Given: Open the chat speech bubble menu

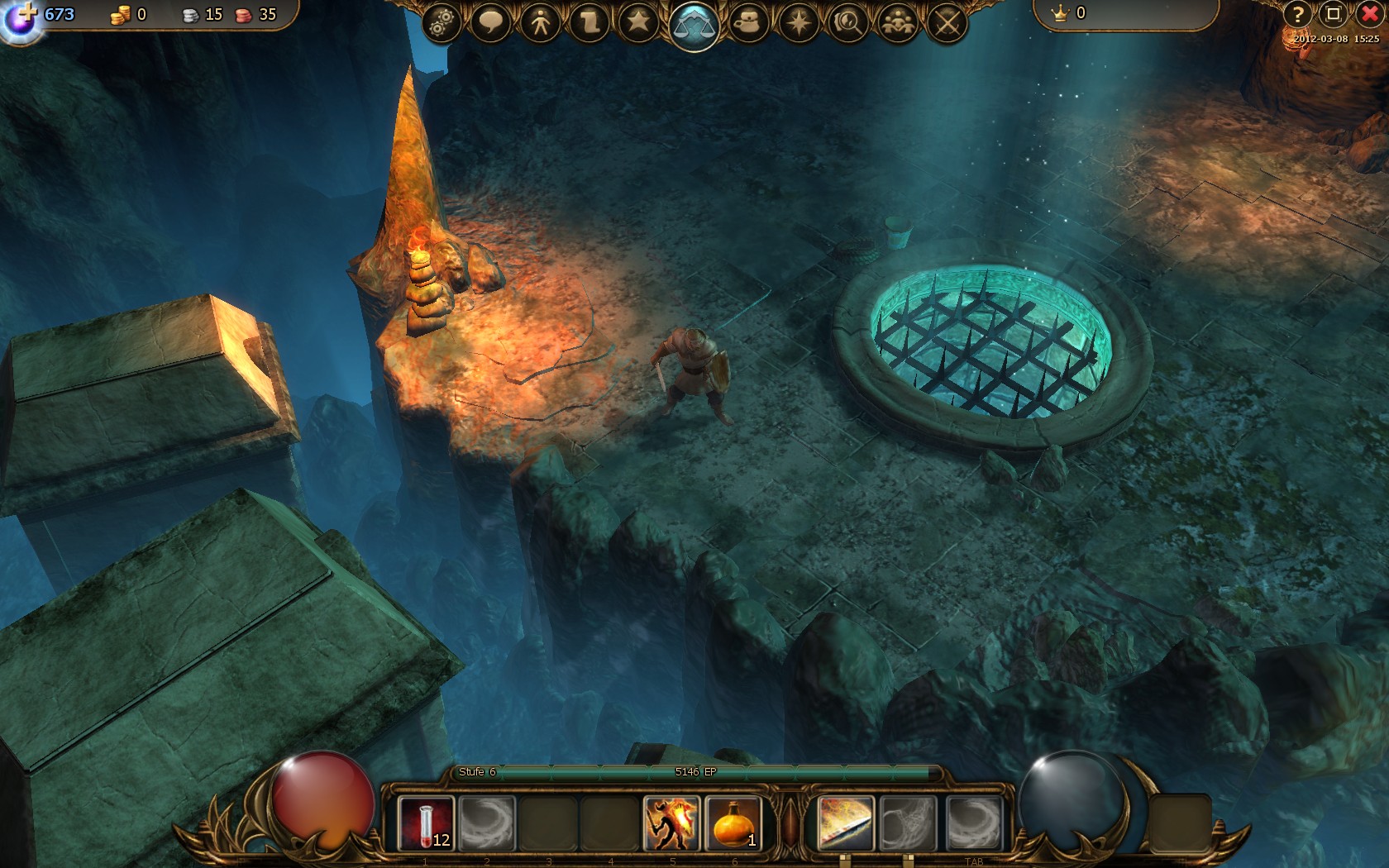Looking at the screenshot, I should coord(490,22).
